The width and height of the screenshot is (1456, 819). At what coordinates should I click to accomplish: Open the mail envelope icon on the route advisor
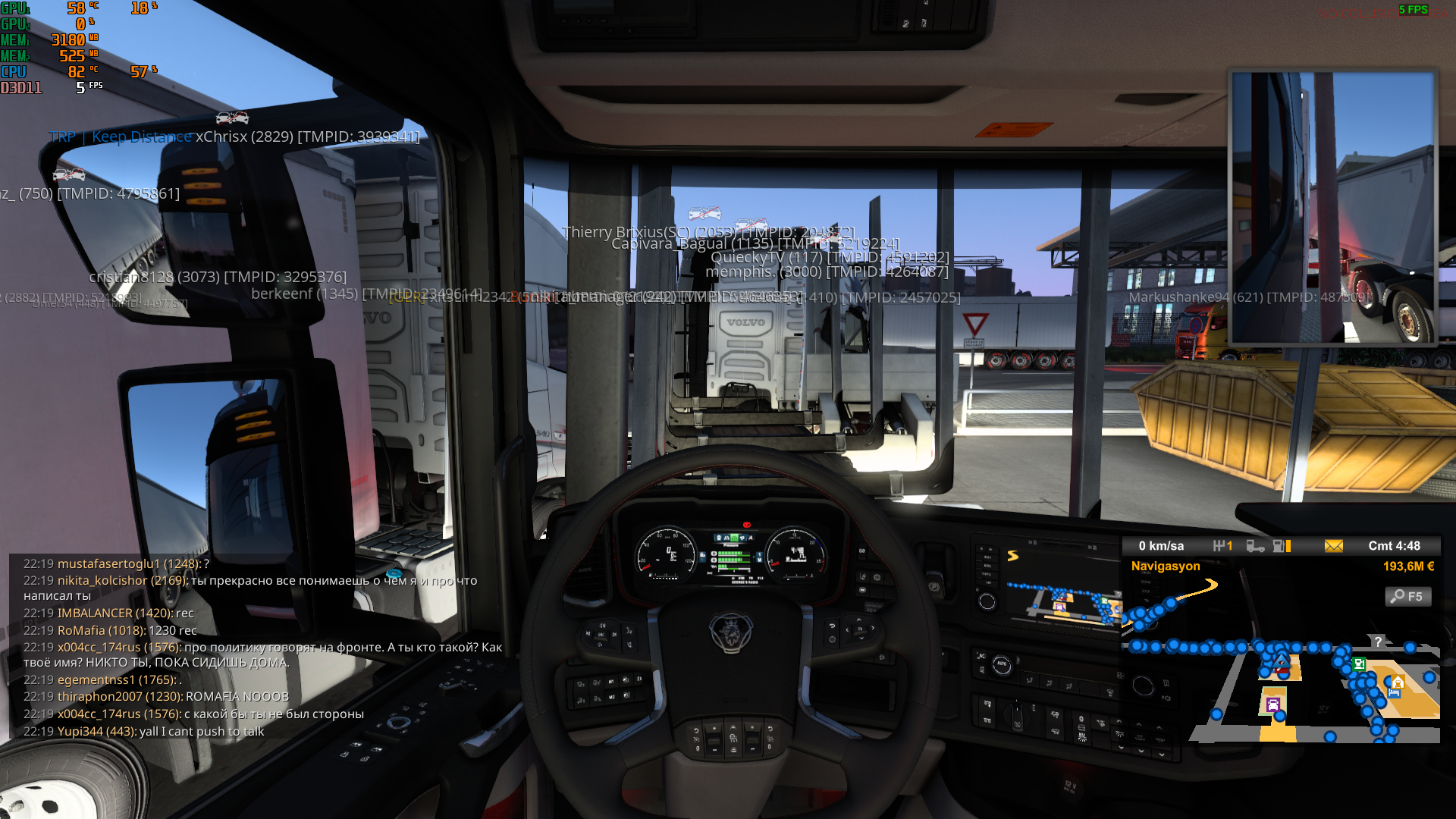point(1335,547)
